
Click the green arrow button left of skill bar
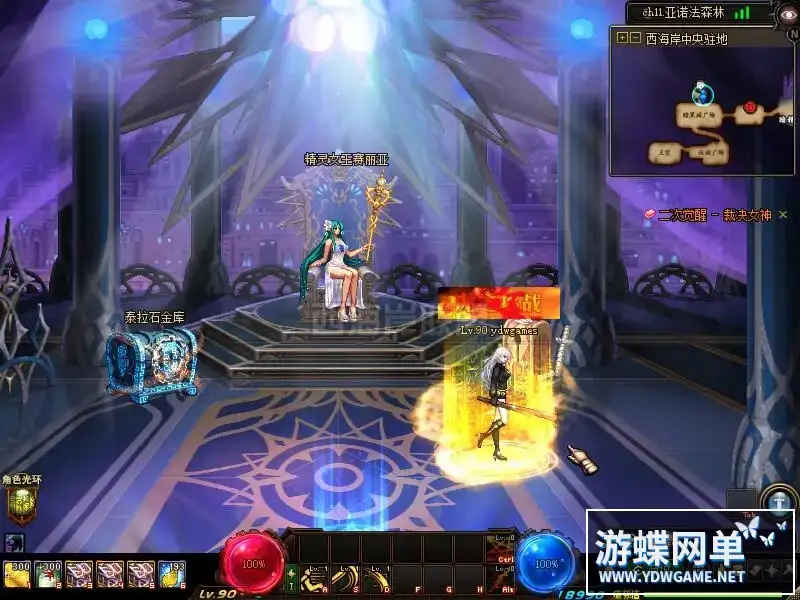click(292, 578)
